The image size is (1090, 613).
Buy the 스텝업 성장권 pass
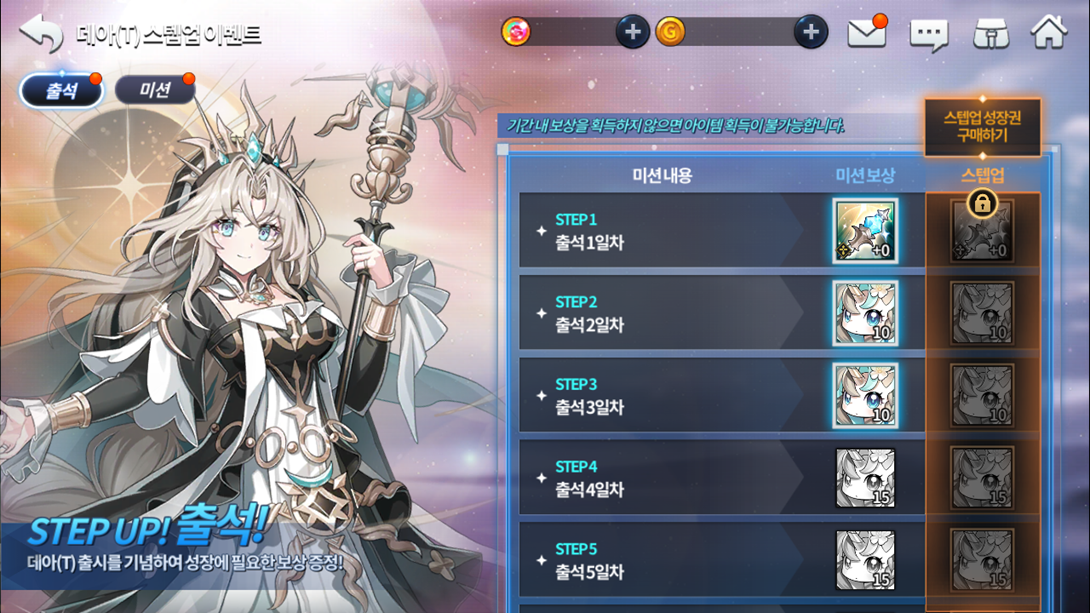[982, 126]
